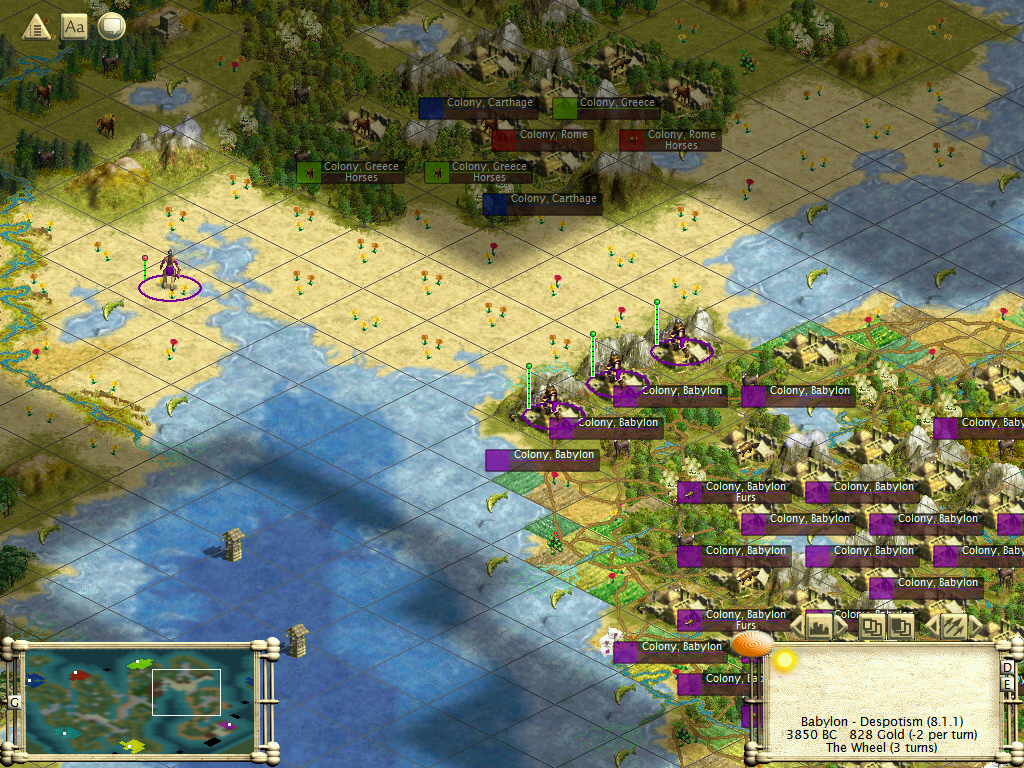Click the D button on info box
This screenshot has height=768, width=1024.
click(x=1007, y=667)
